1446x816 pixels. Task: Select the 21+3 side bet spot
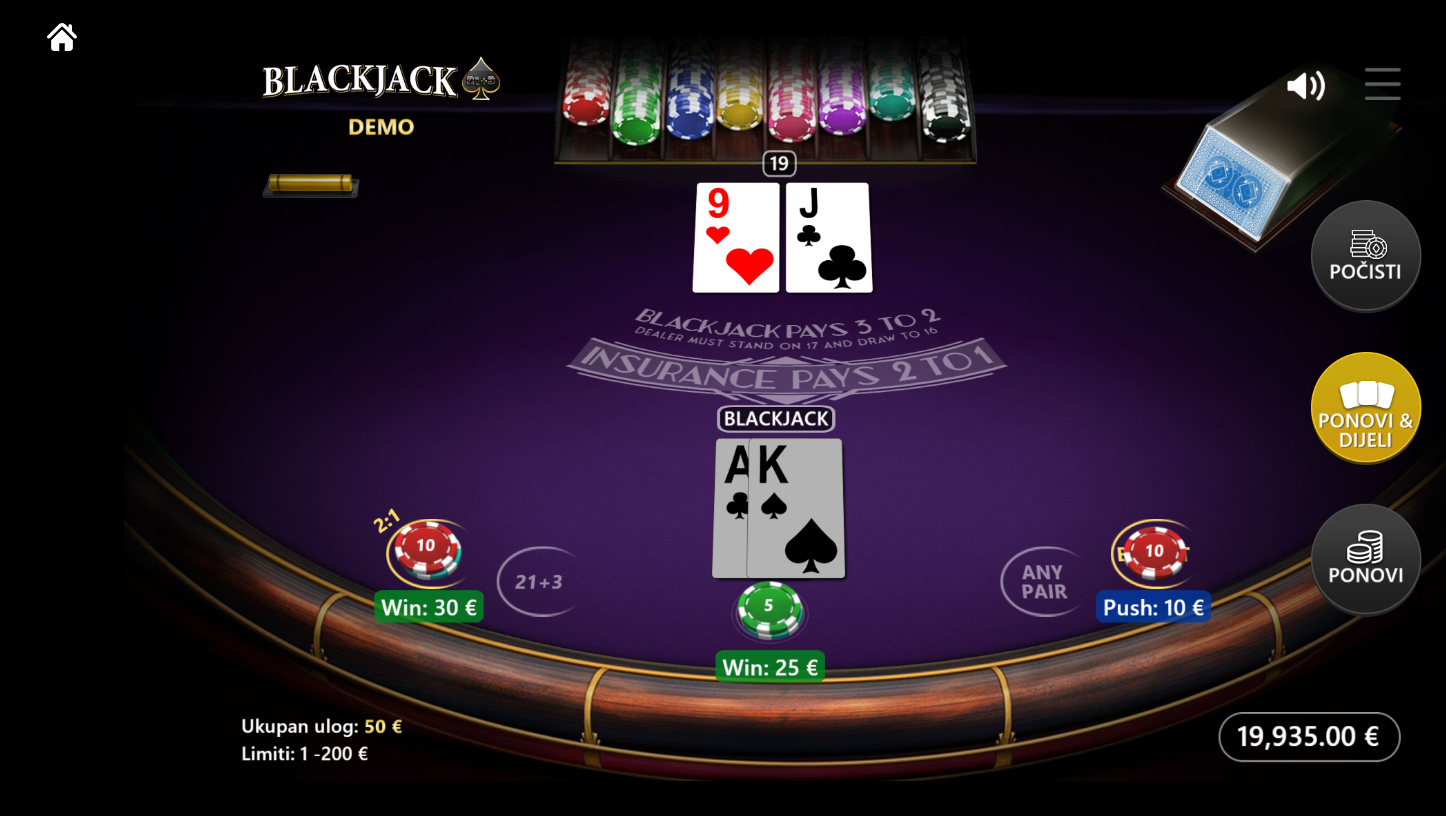pyautogui.click(x=538, y=581)
